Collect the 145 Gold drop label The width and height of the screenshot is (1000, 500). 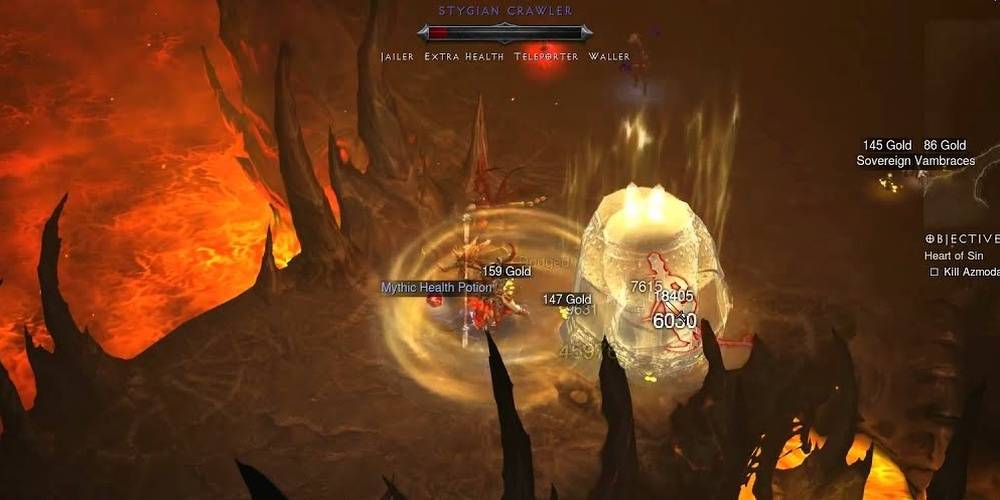pyautogui.click(x=887, y=146)
